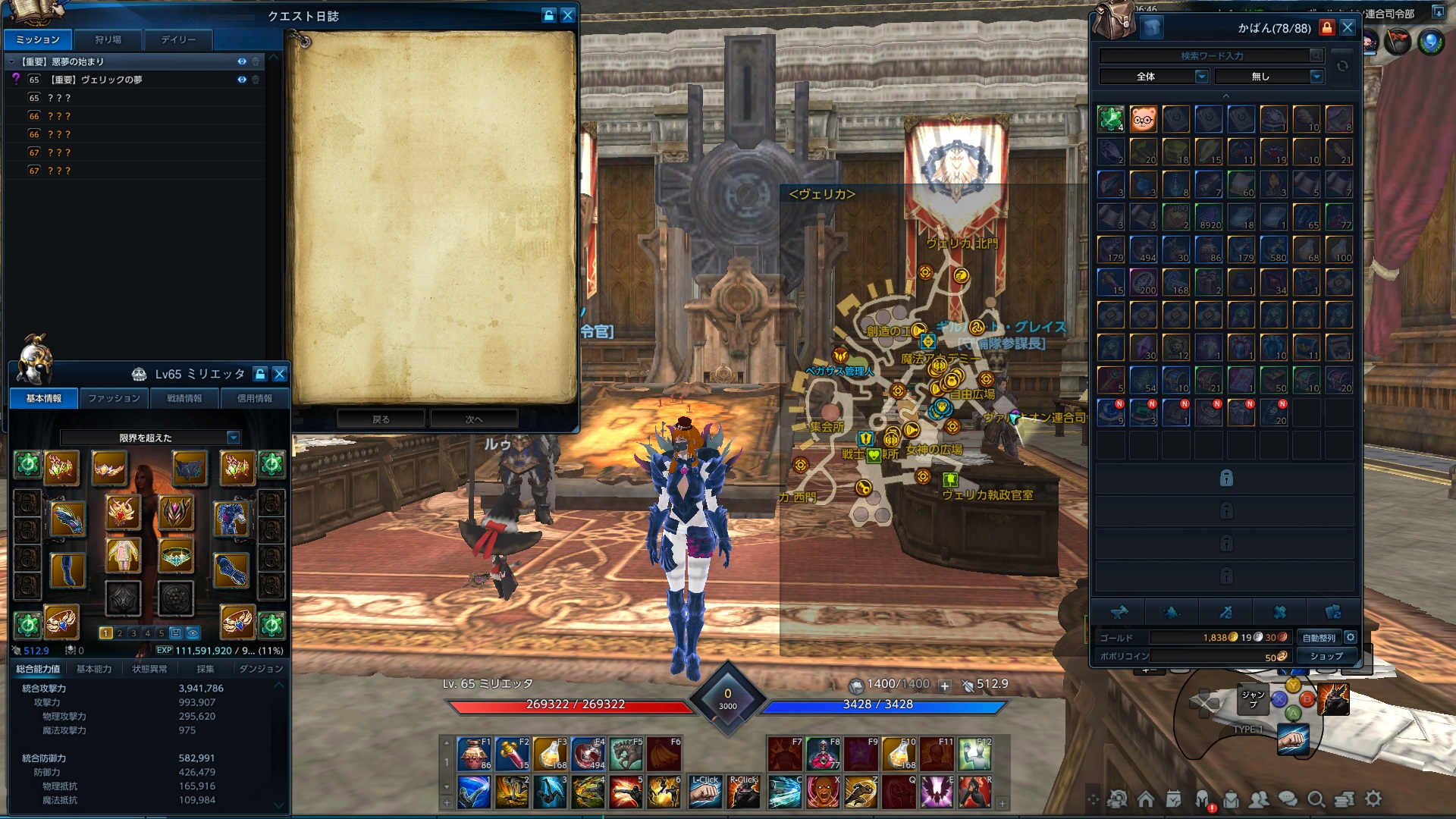Image resolution: width=1456 pixels, height=819 pixels.
Task: Open the system settings gear on the bottom-right menu bar
Action: 1373,798
